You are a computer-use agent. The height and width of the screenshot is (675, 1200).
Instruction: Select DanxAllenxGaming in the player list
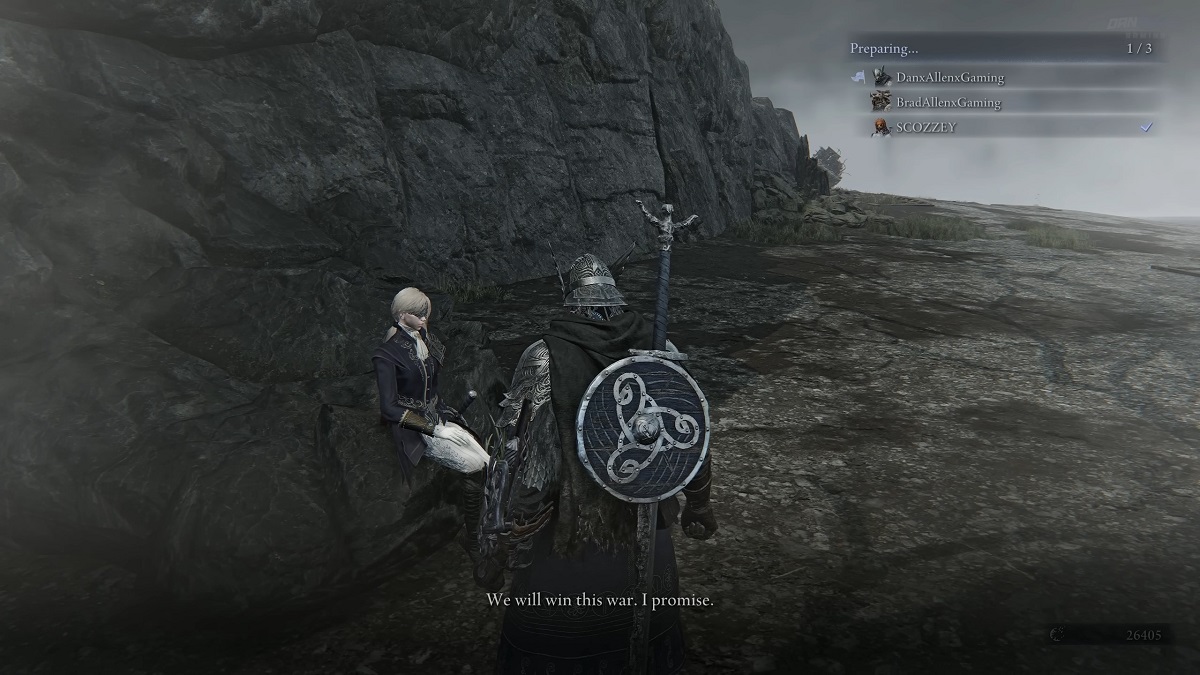pyautogui.click(x=949, y=77)
